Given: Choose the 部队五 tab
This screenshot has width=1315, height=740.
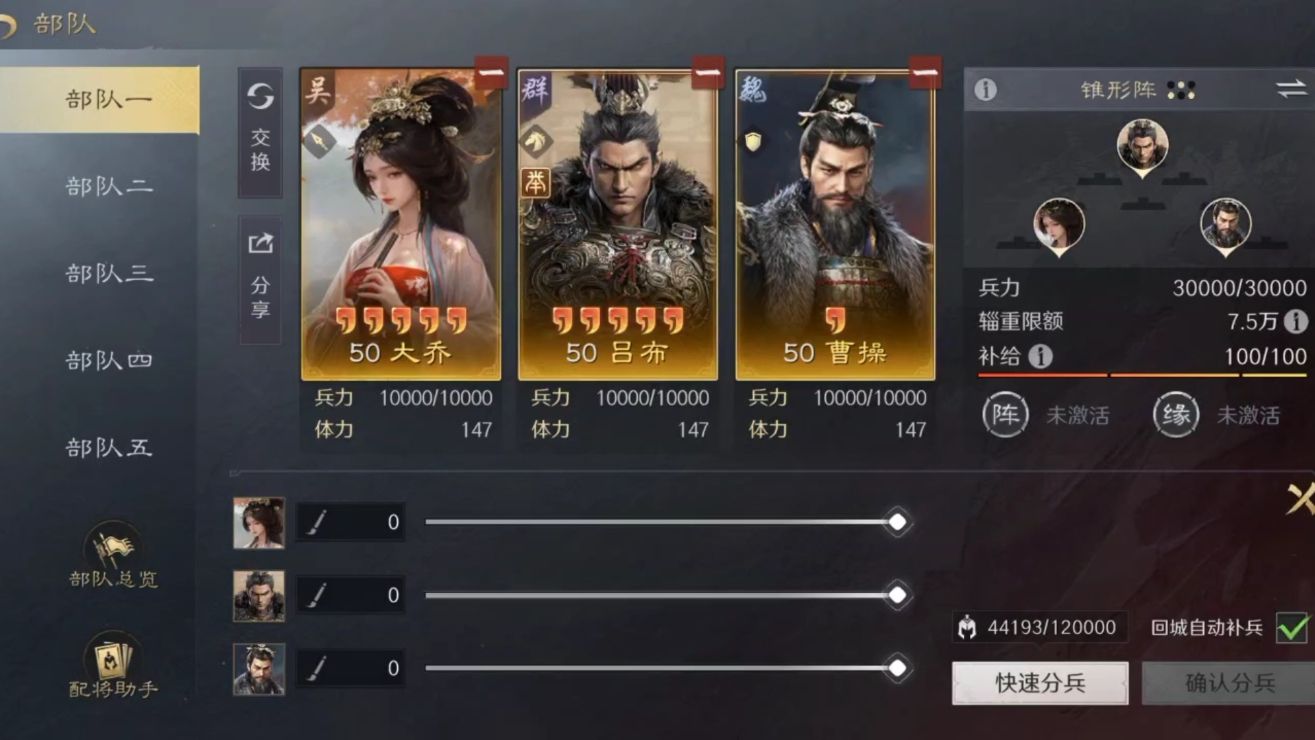Looking at the screenshot, I should [x=108, y=447].
